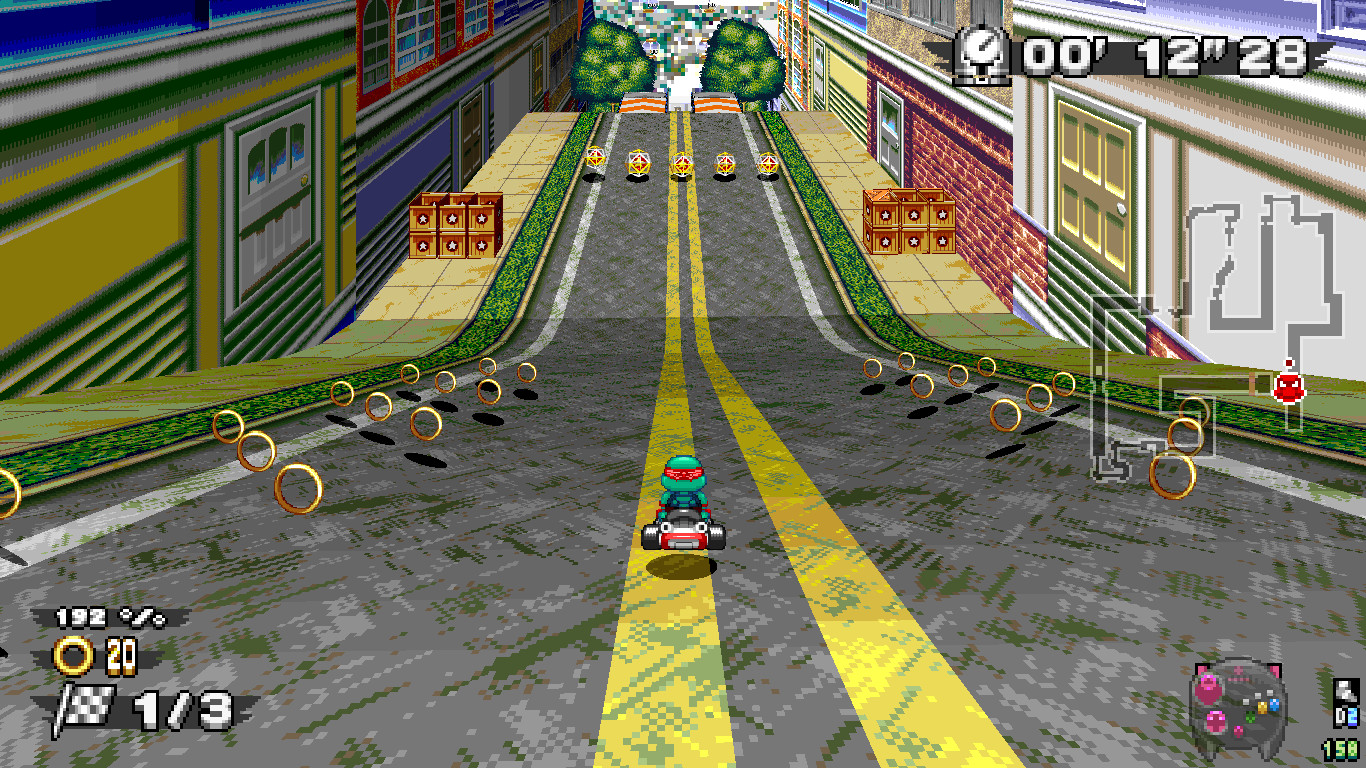Click the green gem on the item capsule
The image size is (1366, 768).
[x=1250, y=718]
